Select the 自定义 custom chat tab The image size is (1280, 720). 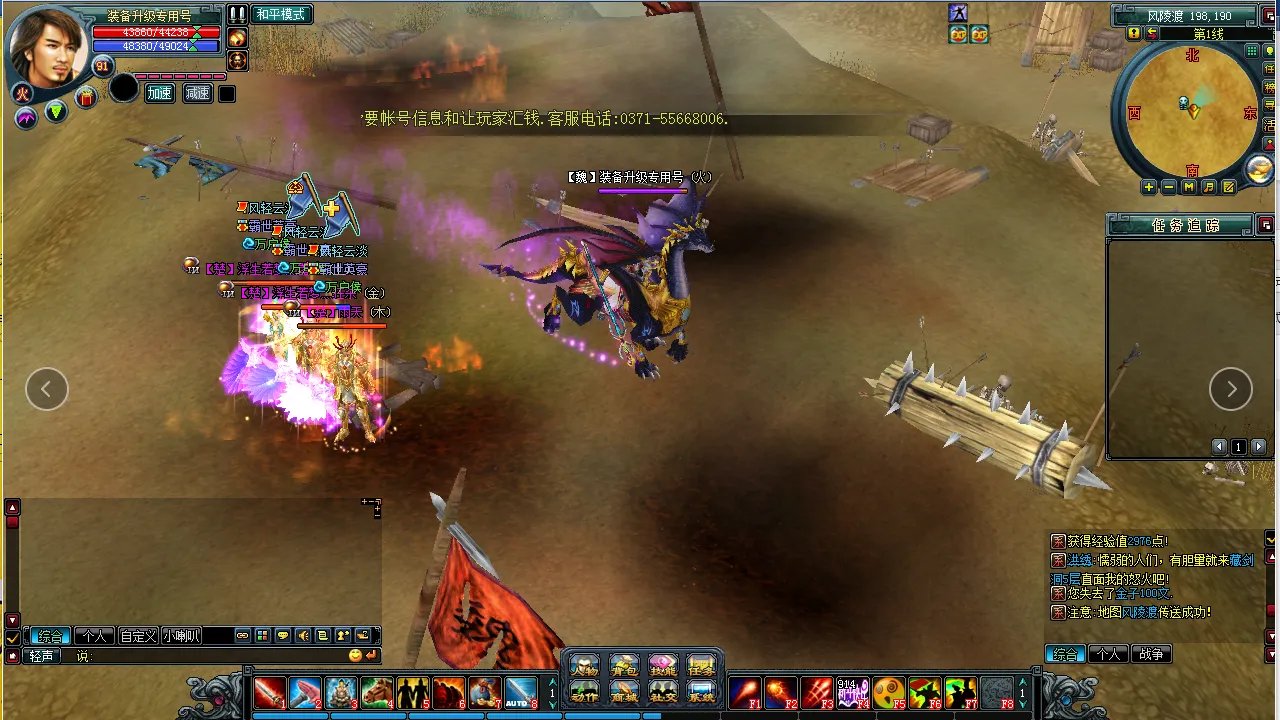pos(138,636)
